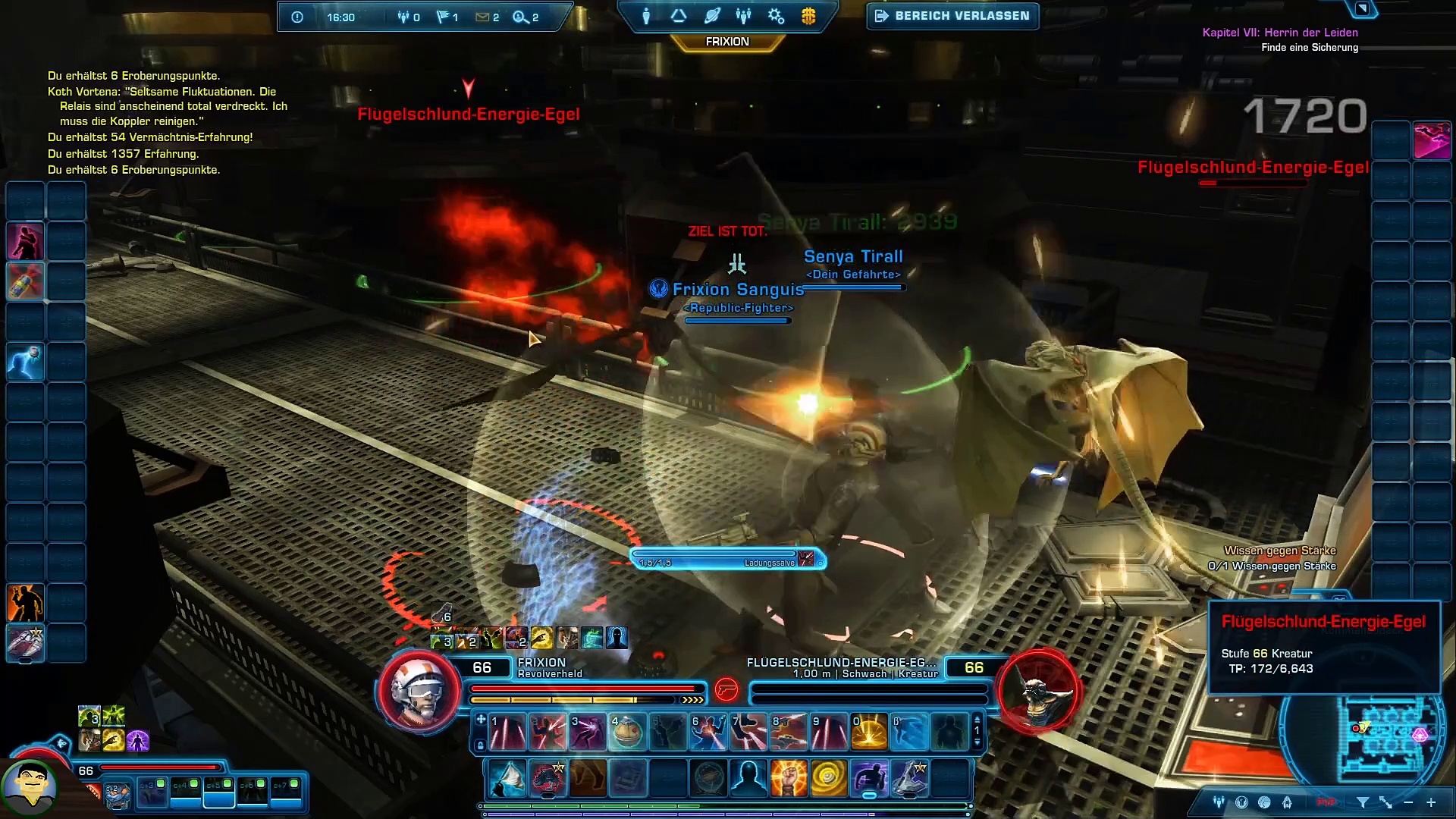Open the orange Cartel Market icon
This screenshot has height=819, width=1456.
(808, 16)
